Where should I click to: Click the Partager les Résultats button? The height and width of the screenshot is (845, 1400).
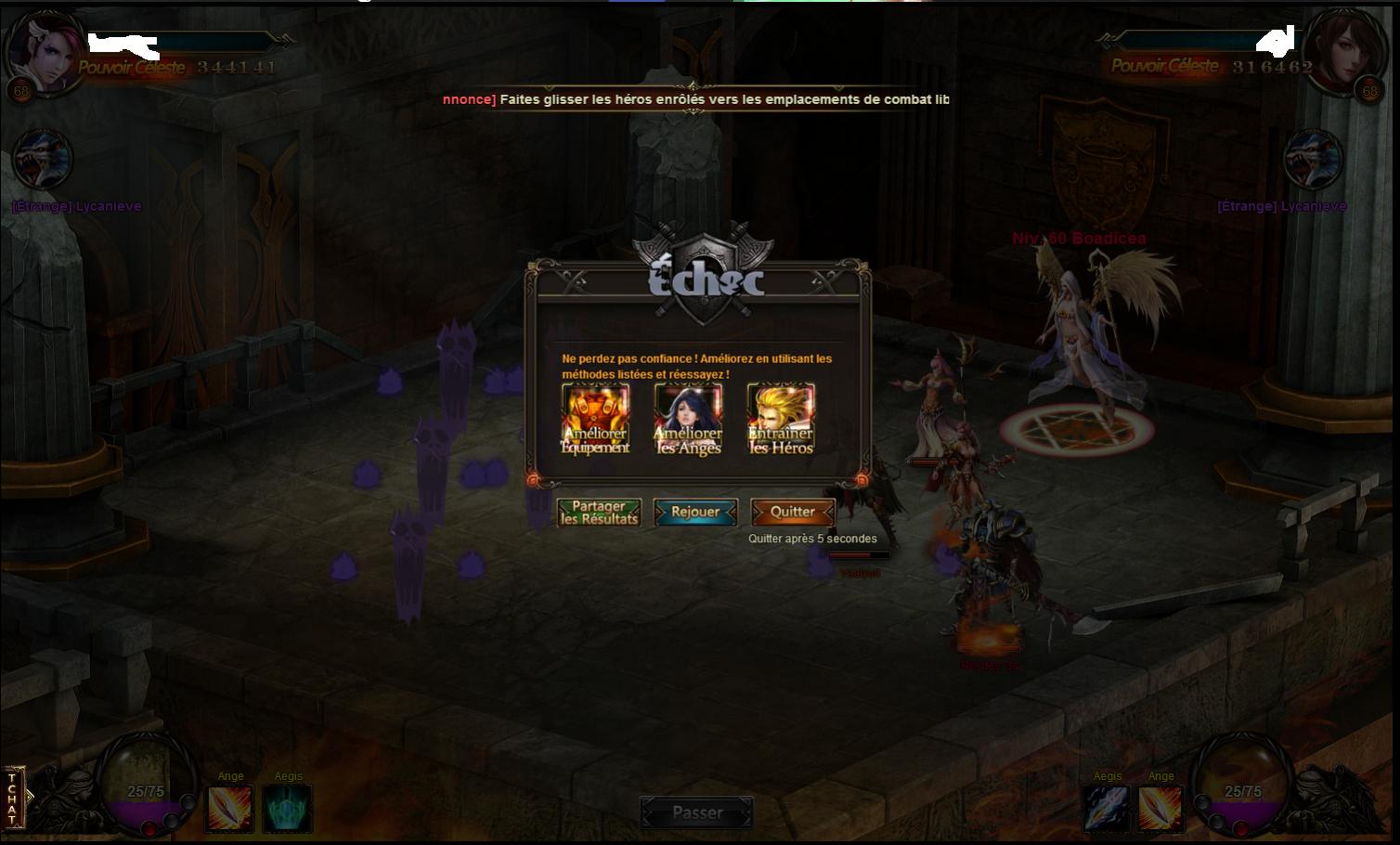click(599, 513)
